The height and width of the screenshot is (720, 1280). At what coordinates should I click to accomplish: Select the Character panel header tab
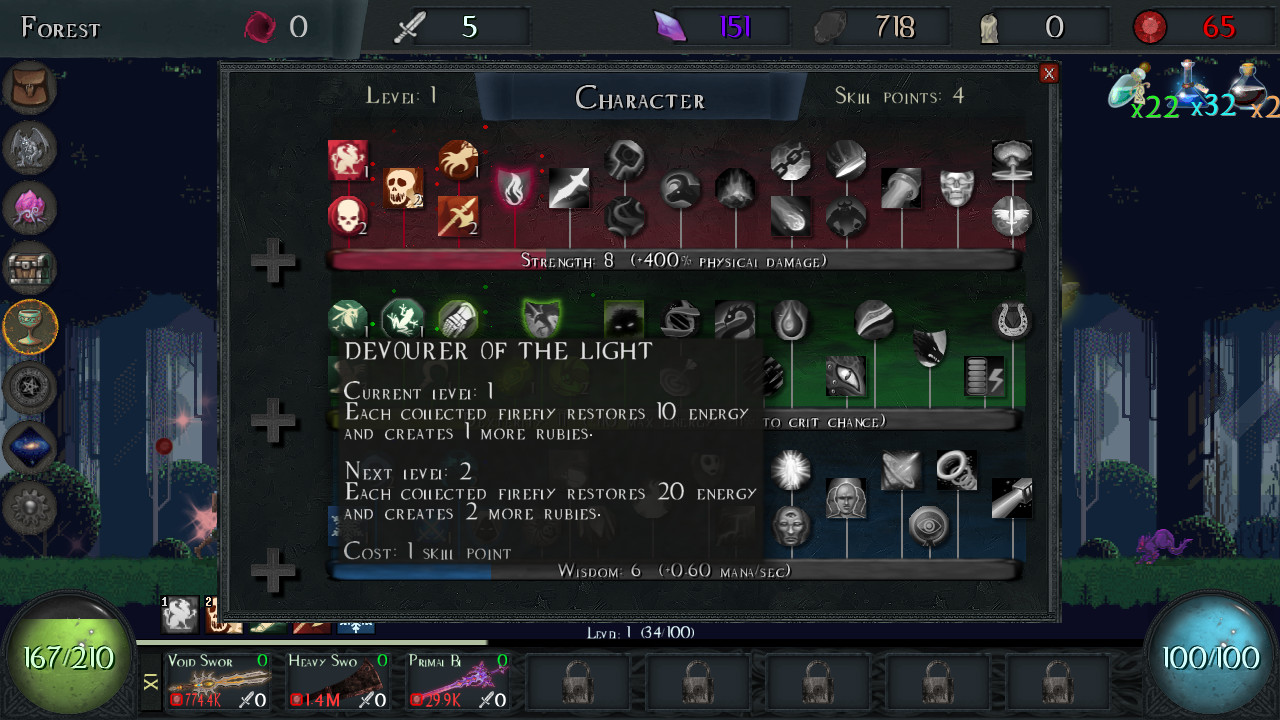click(640, 98)
